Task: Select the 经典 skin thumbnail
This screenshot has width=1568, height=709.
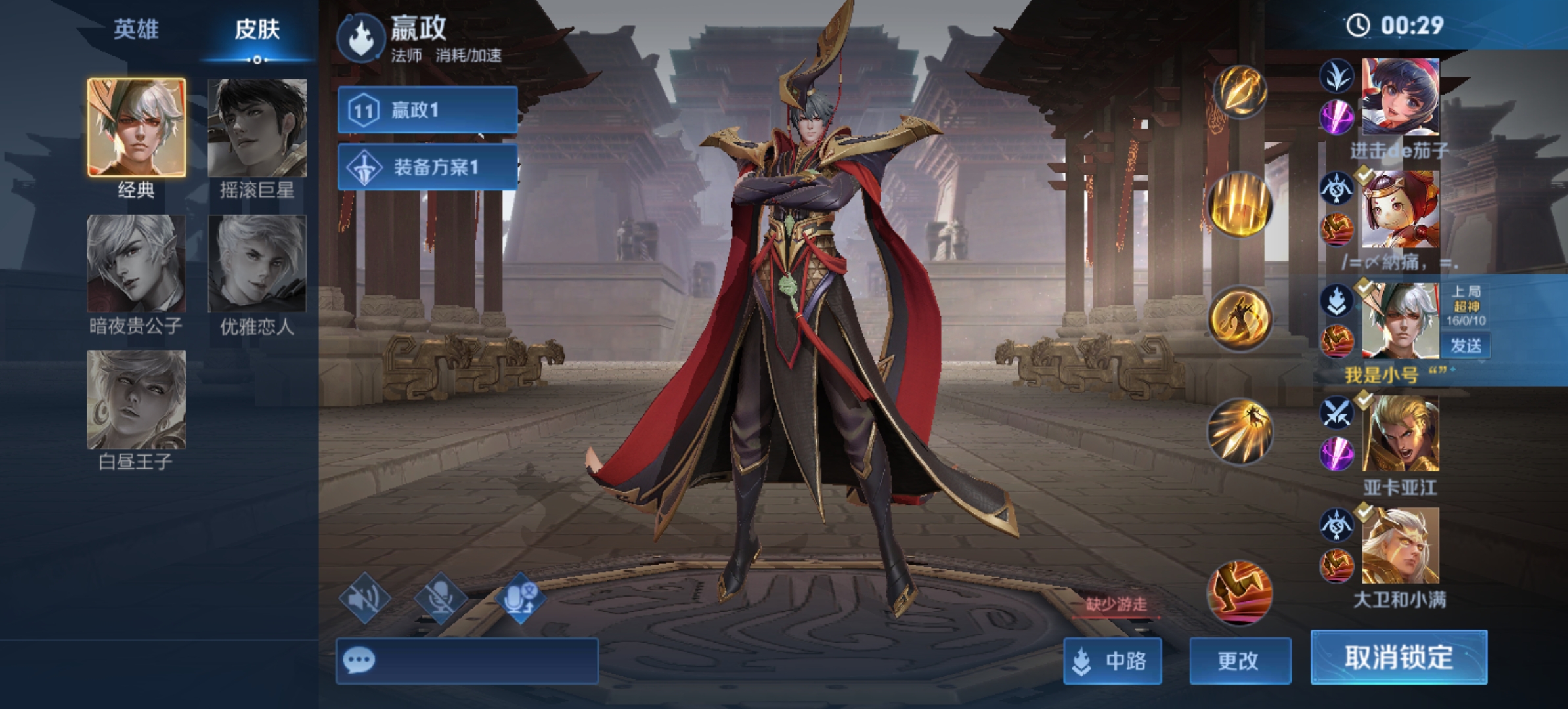Action: coord(137,128)
